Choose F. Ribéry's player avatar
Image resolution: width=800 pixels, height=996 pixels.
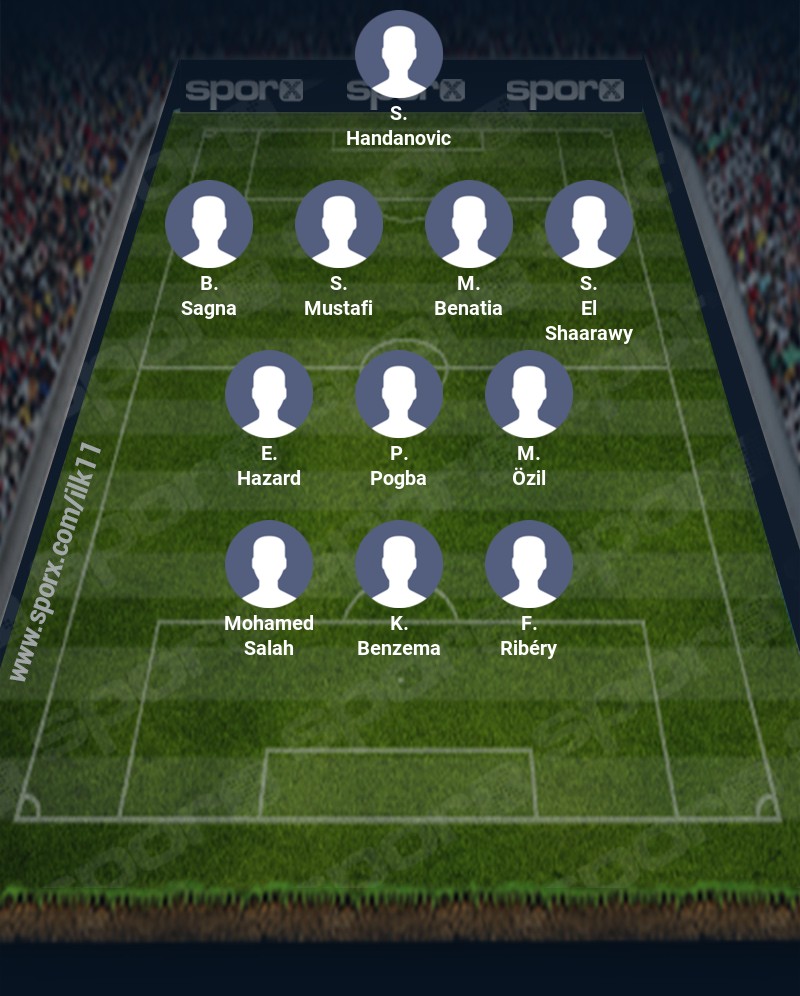(529, 564)
